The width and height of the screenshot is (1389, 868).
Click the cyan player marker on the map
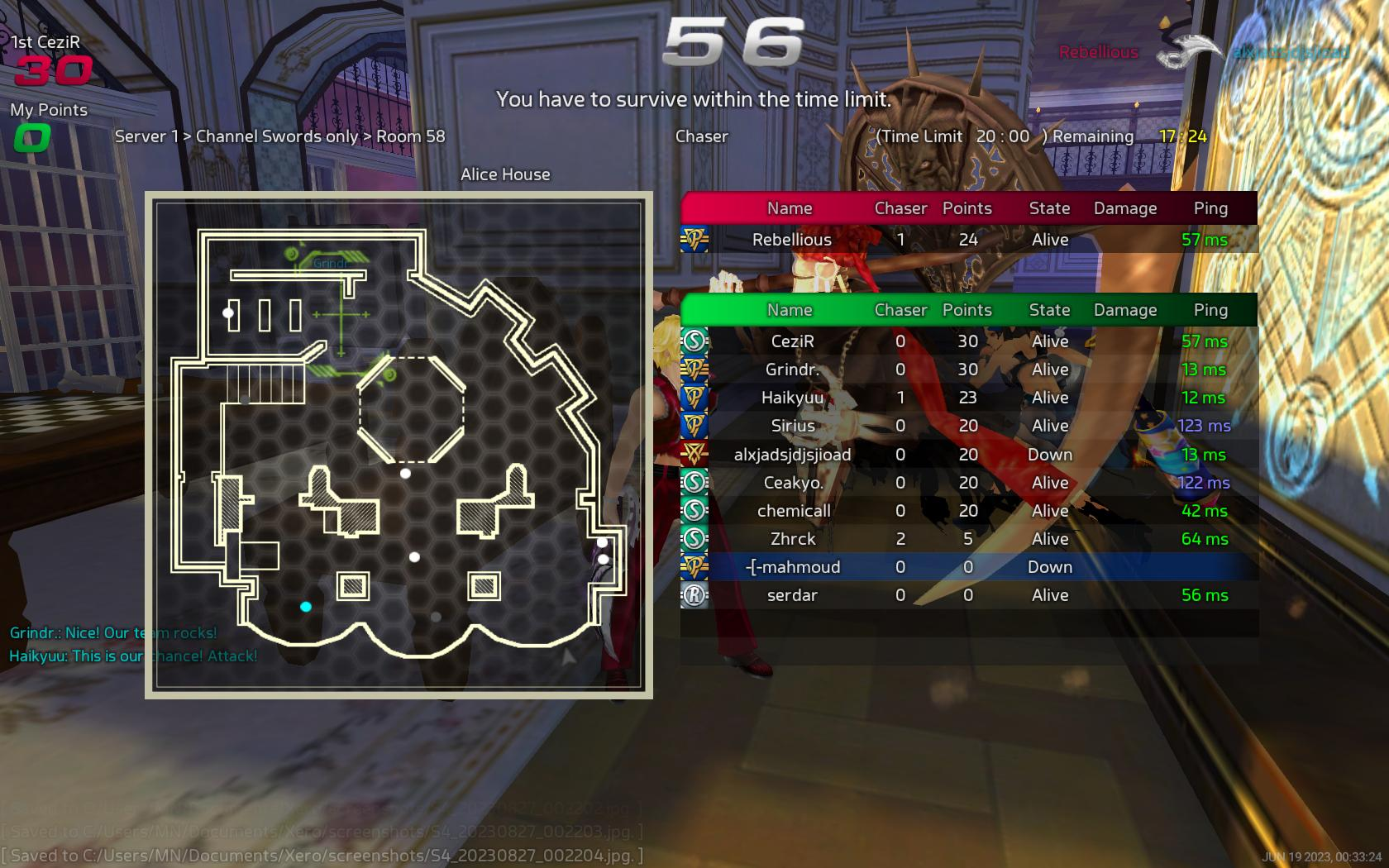click(x=306, y=607)
